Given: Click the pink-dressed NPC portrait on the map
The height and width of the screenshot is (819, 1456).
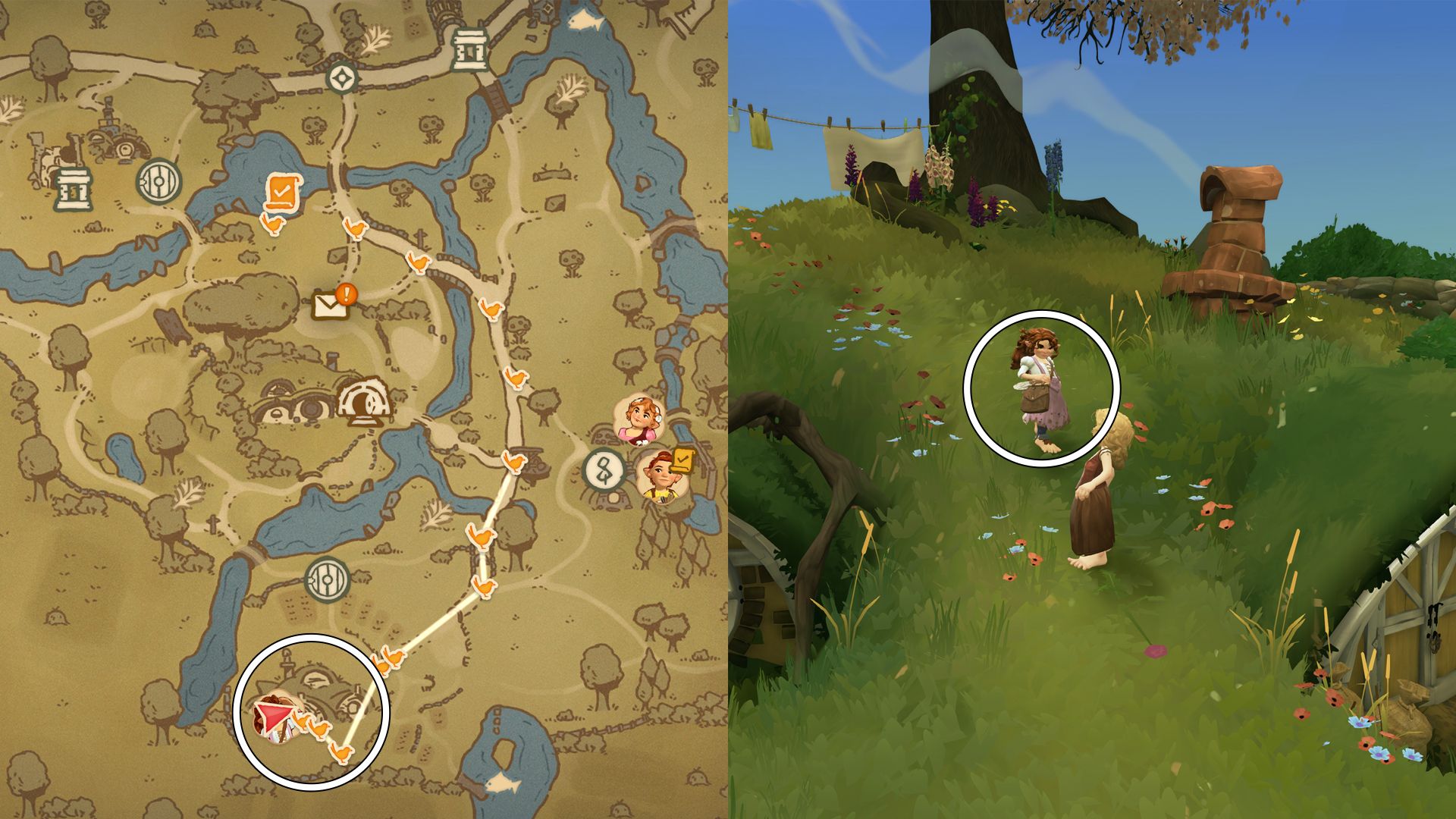Looking at the screenshot, I should pyautogui.click(x=639, y=420).
